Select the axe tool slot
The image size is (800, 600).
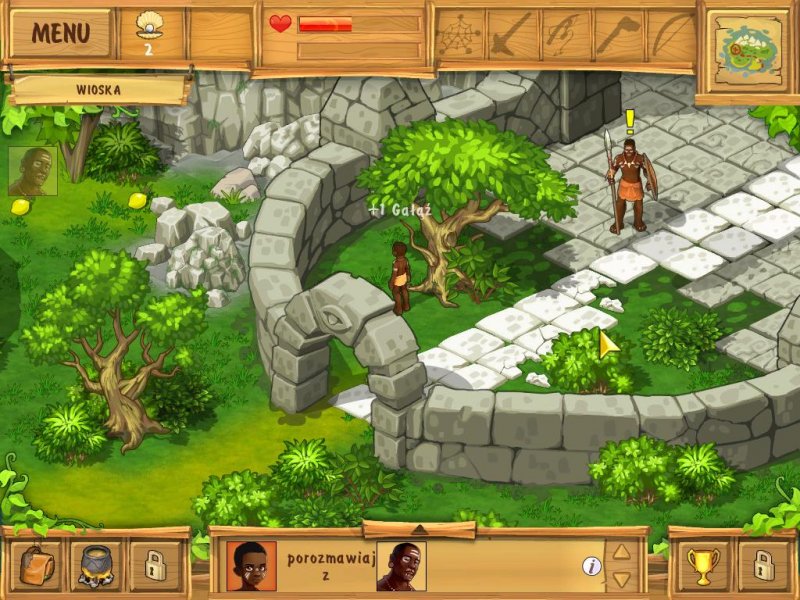[619, 37]
